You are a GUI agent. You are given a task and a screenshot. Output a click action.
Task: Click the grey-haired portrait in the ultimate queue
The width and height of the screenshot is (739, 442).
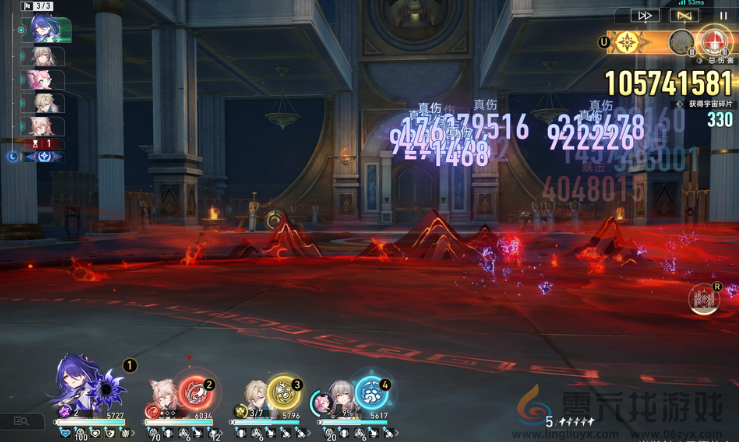[x=681, y=42]
